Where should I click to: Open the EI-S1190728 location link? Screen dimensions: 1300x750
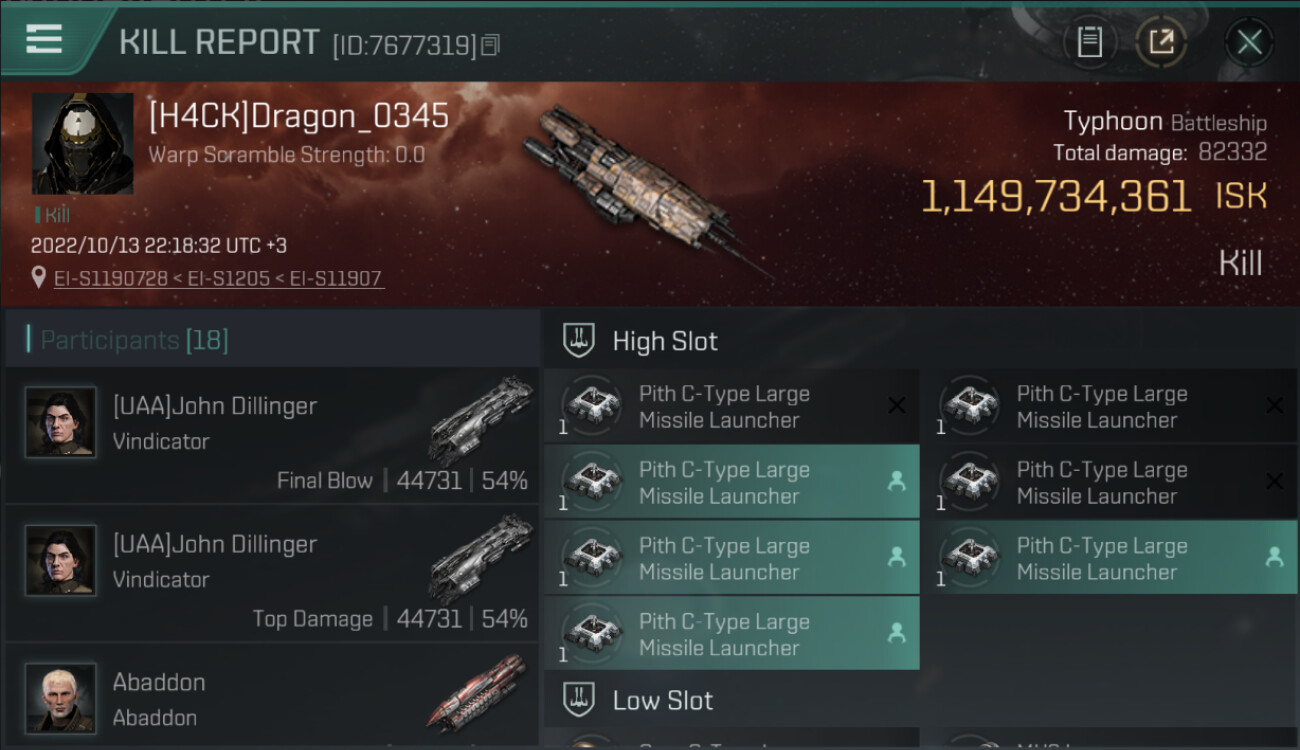(x=111, y=278)
